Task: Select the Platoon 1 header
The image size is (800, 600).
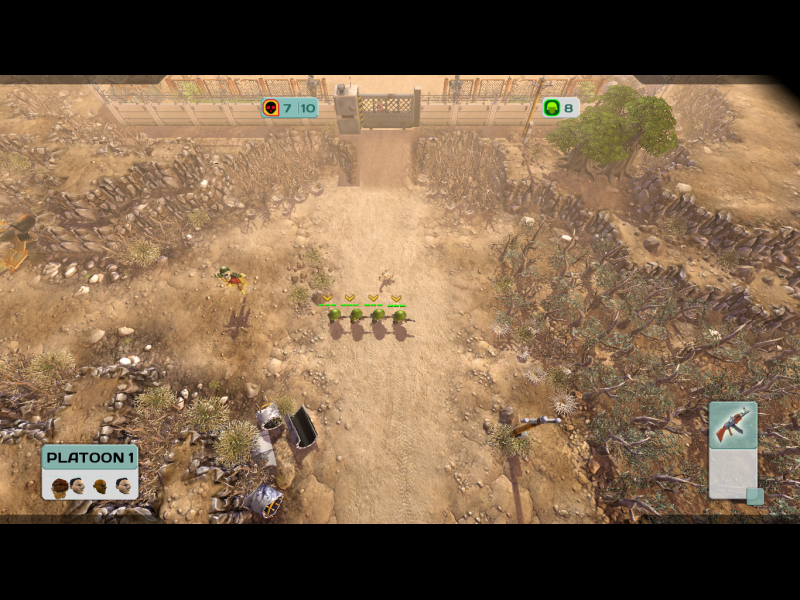Action: point(90,458)
